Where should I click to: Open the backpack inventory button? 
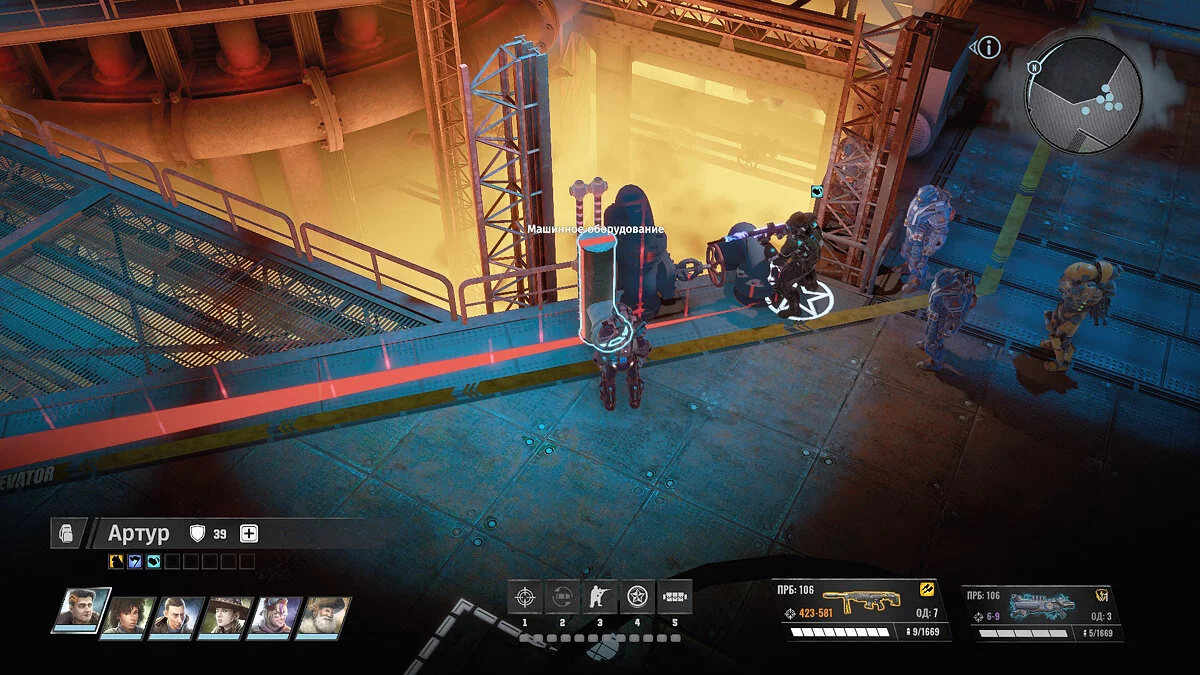[64, 534]
